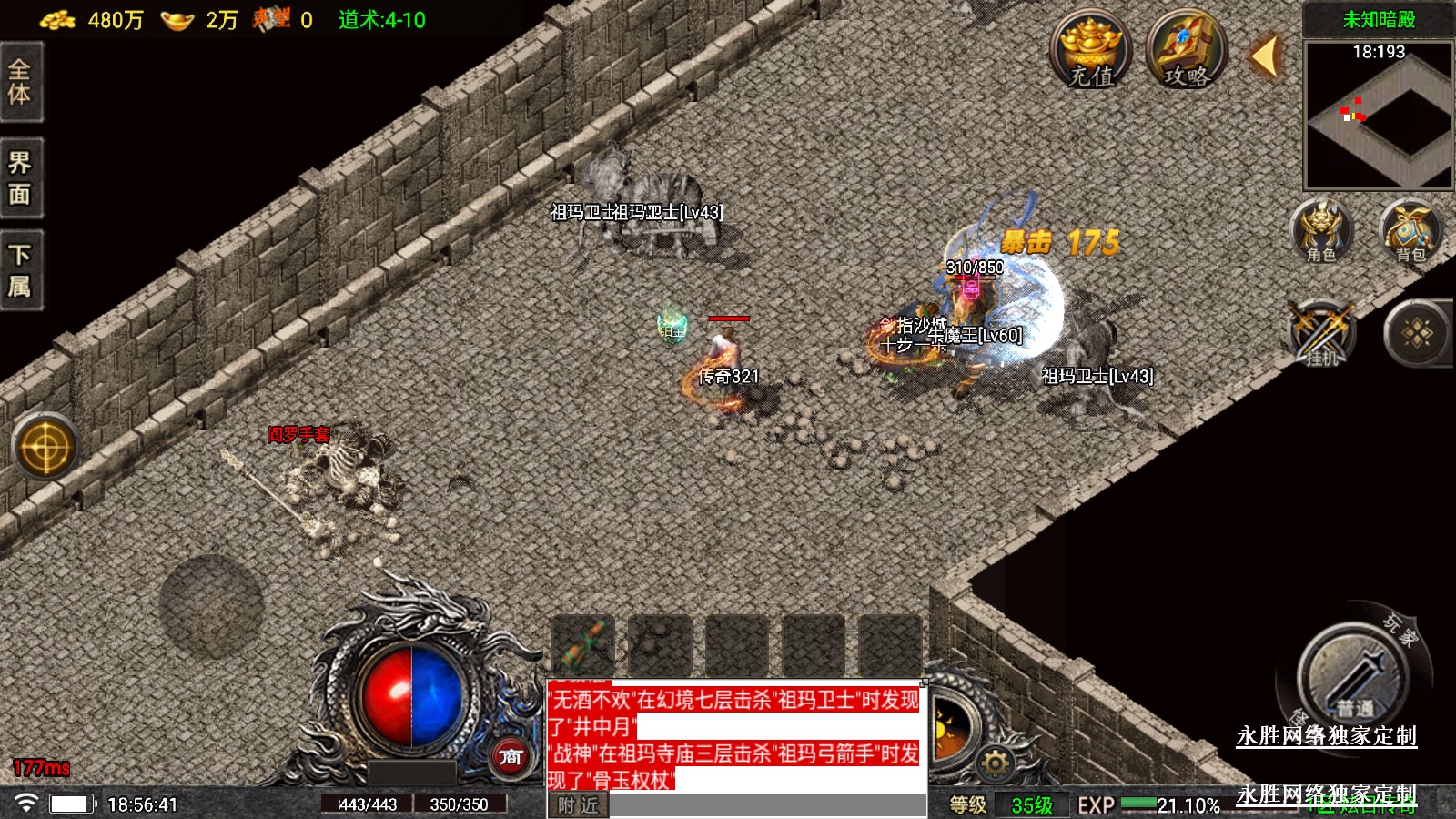Toggle 挂机 auto-battle with the crossed swords

pyautogui.click(x=1321, y=334)
